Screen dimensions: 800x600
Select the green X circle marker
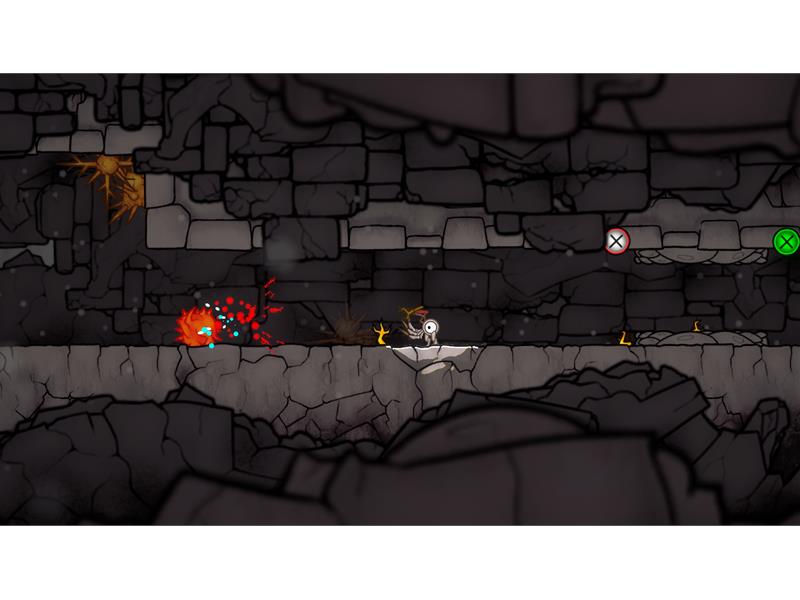(786, 241)
